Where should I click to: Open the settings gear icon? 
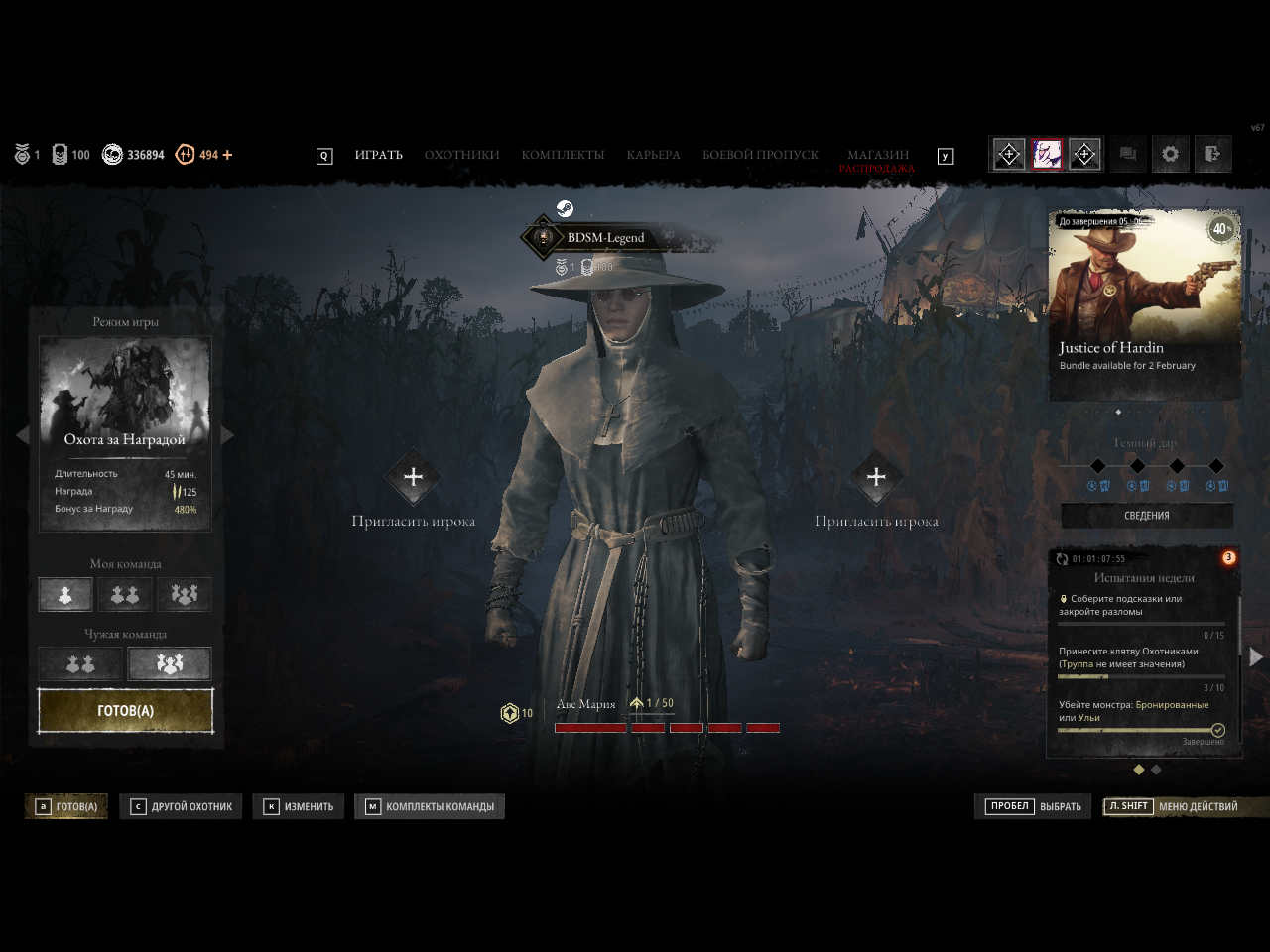click(1171, 154)
